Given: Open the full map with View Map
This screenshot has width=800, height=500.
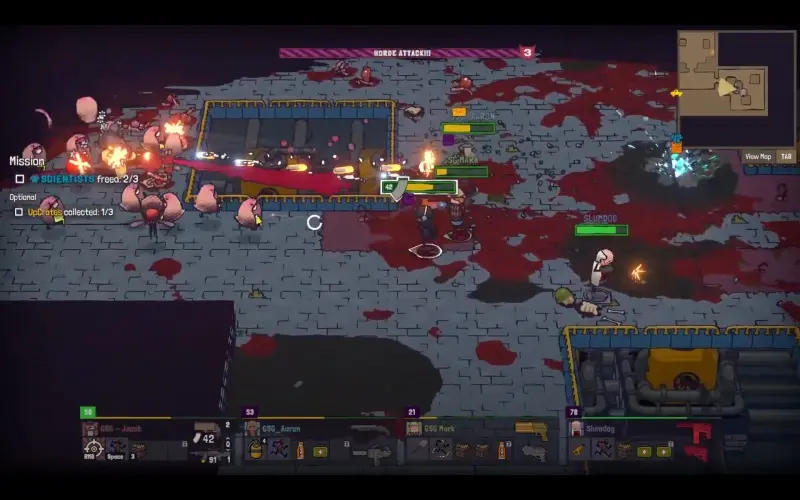Looking at the screenshot, I should [758, 156].
